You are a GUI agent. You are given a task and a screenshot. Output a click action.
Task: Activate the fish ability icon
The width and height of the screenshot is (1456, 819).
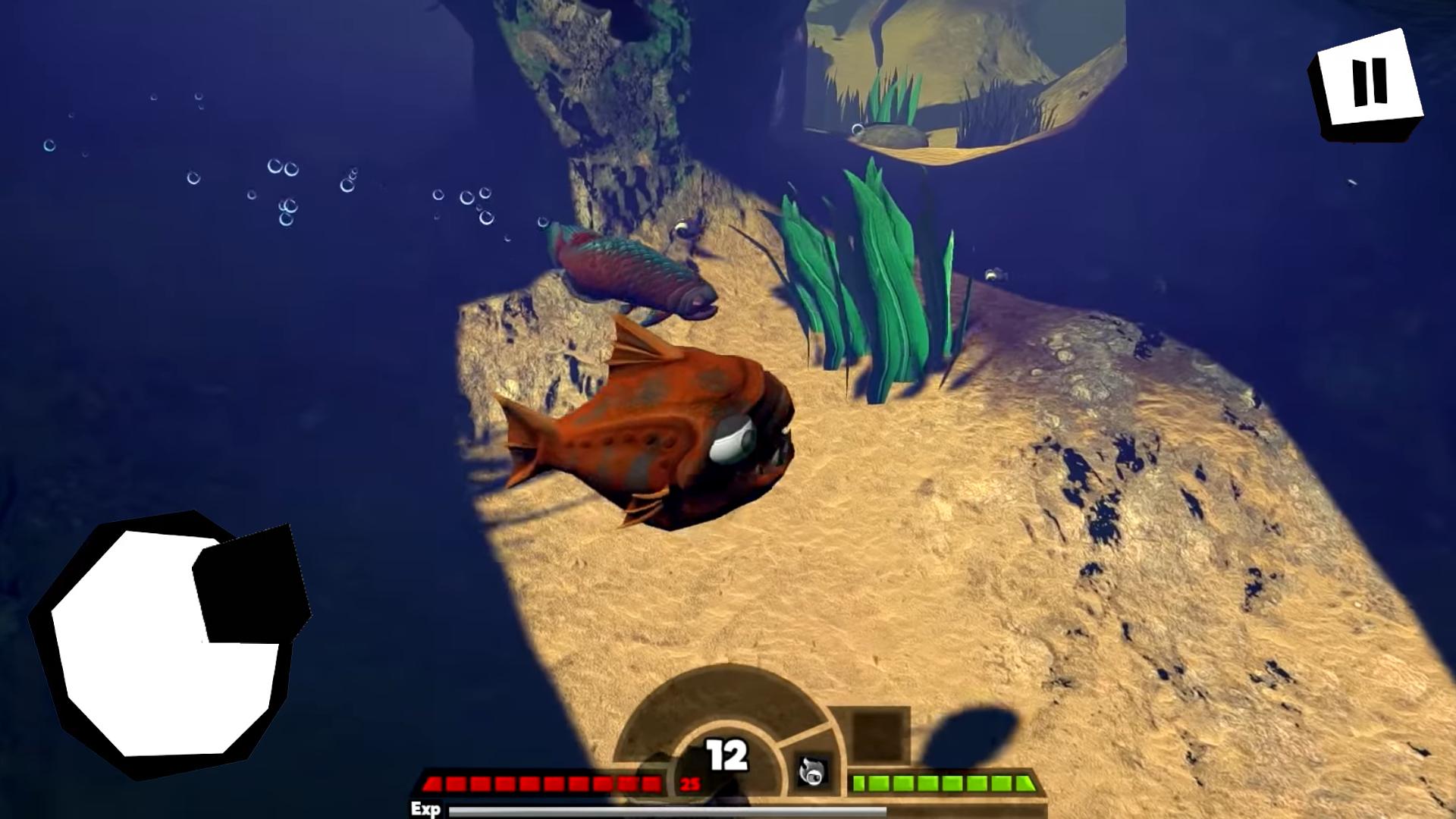811,772
